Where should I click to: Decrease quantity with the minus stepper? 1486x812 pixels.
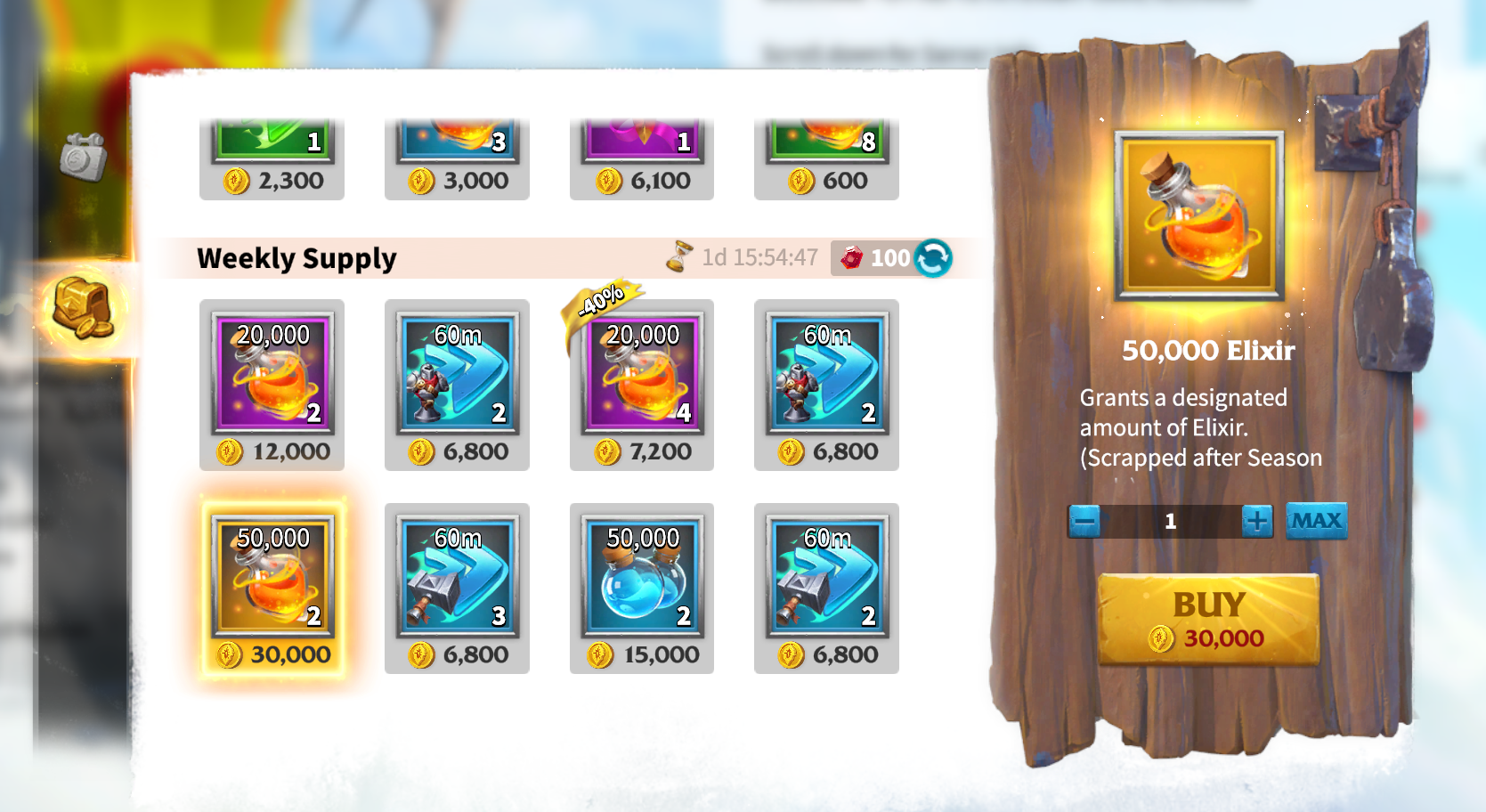coord(1084,522)
